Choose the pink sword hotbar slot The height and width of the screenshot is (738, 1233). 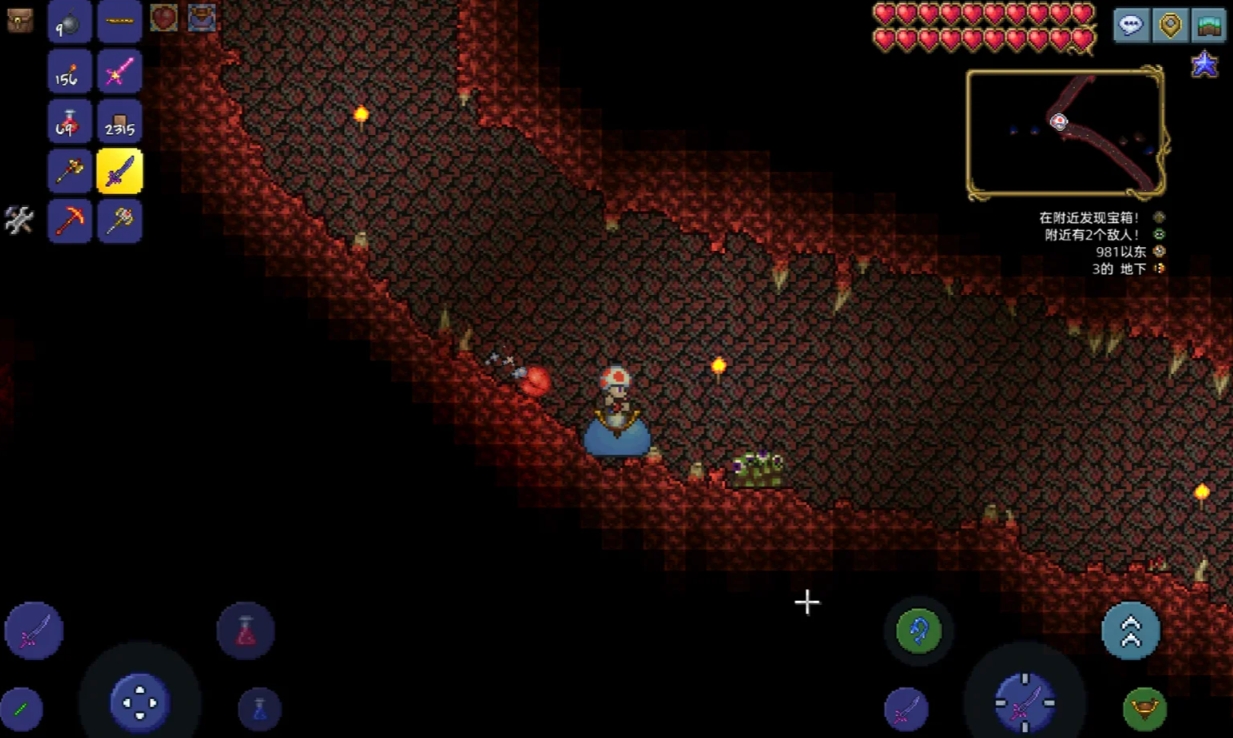[x=119, y=72]
